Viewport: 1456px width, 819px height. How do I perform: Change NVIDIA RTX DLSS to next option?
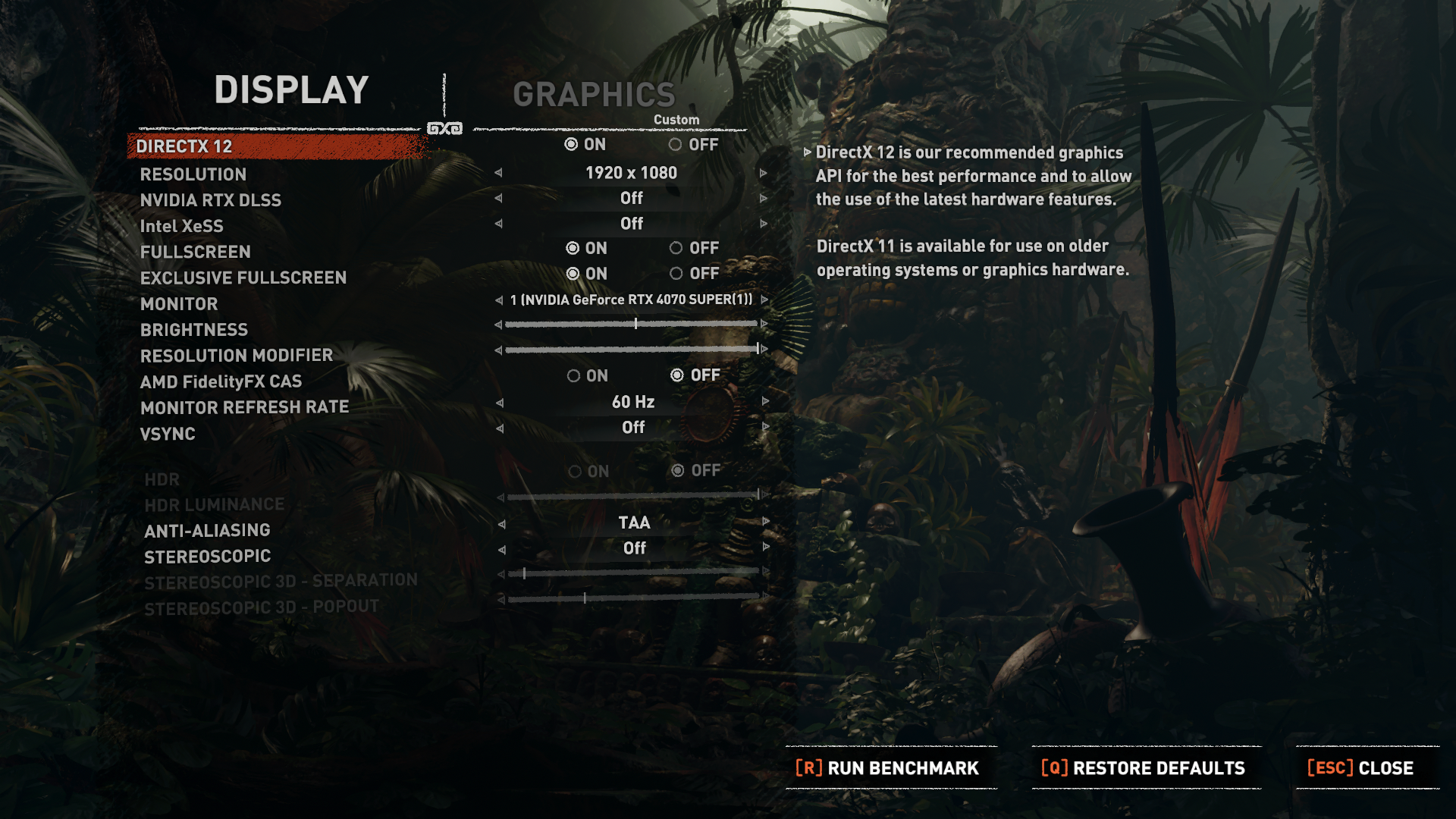coord(764,199)
